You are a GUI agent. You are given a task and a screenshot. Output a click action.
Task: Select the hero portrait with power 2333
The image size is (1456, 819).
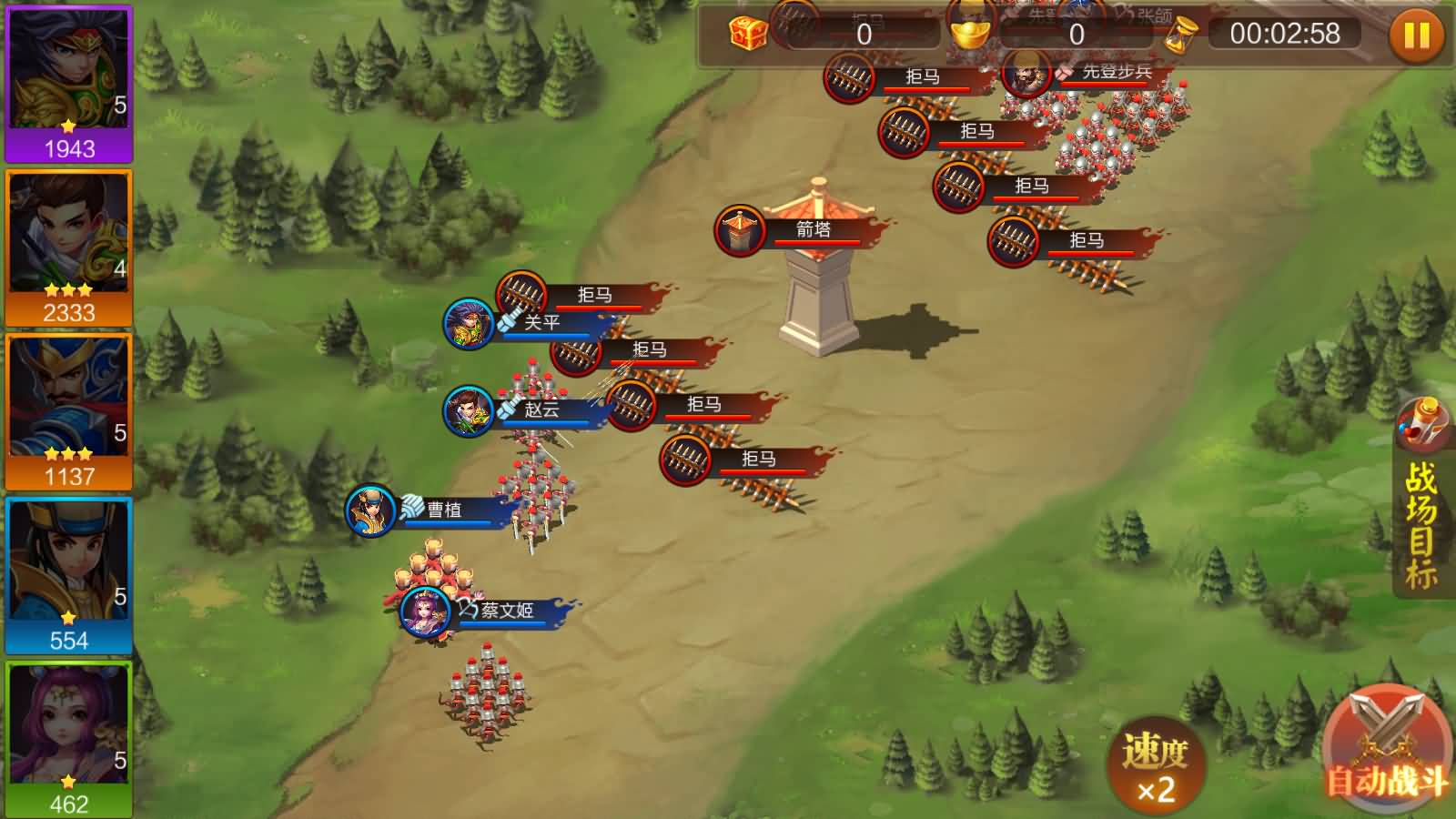(69, 248)
